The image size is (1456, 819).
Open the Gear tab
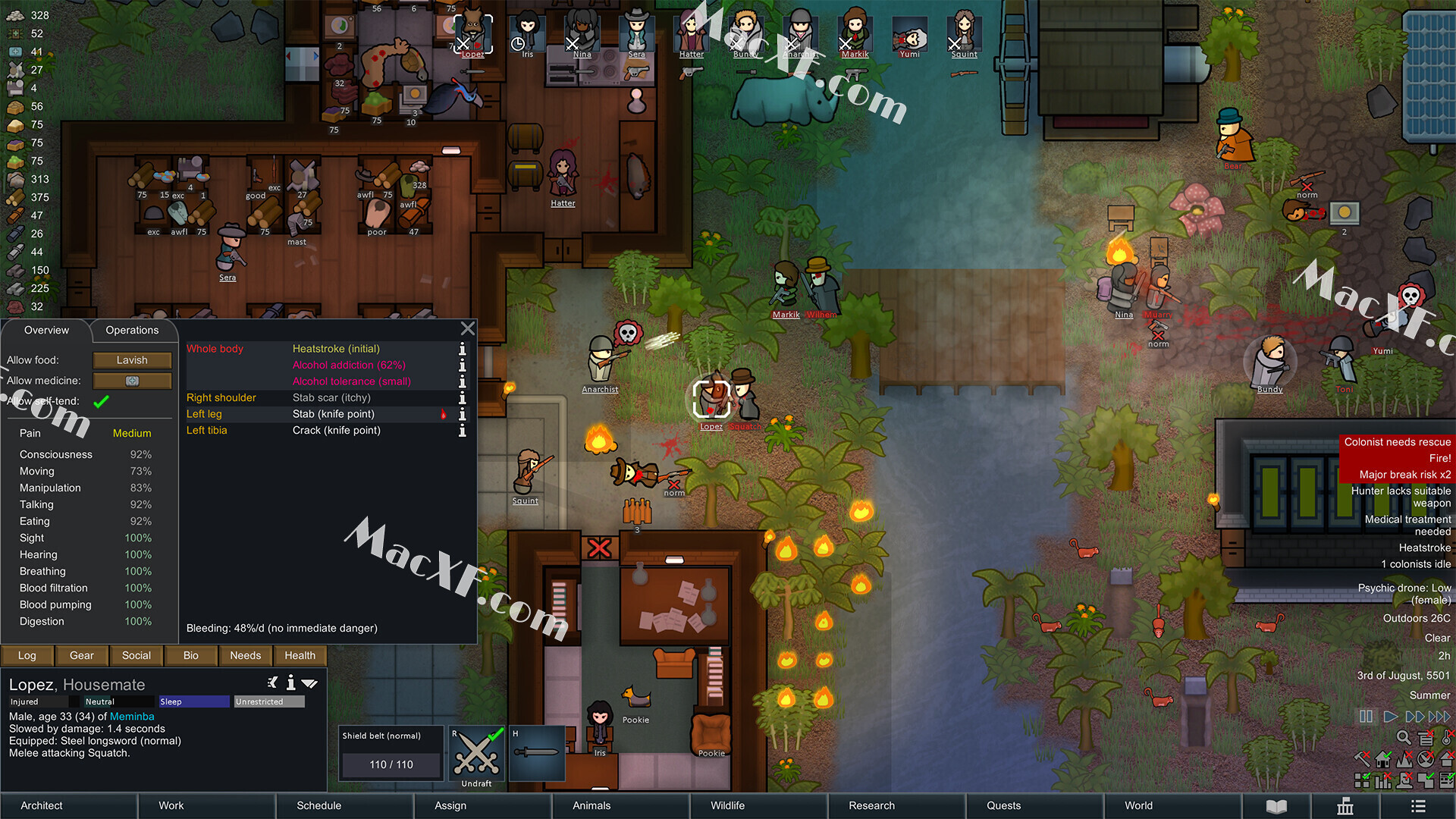[x=82, y=655]
